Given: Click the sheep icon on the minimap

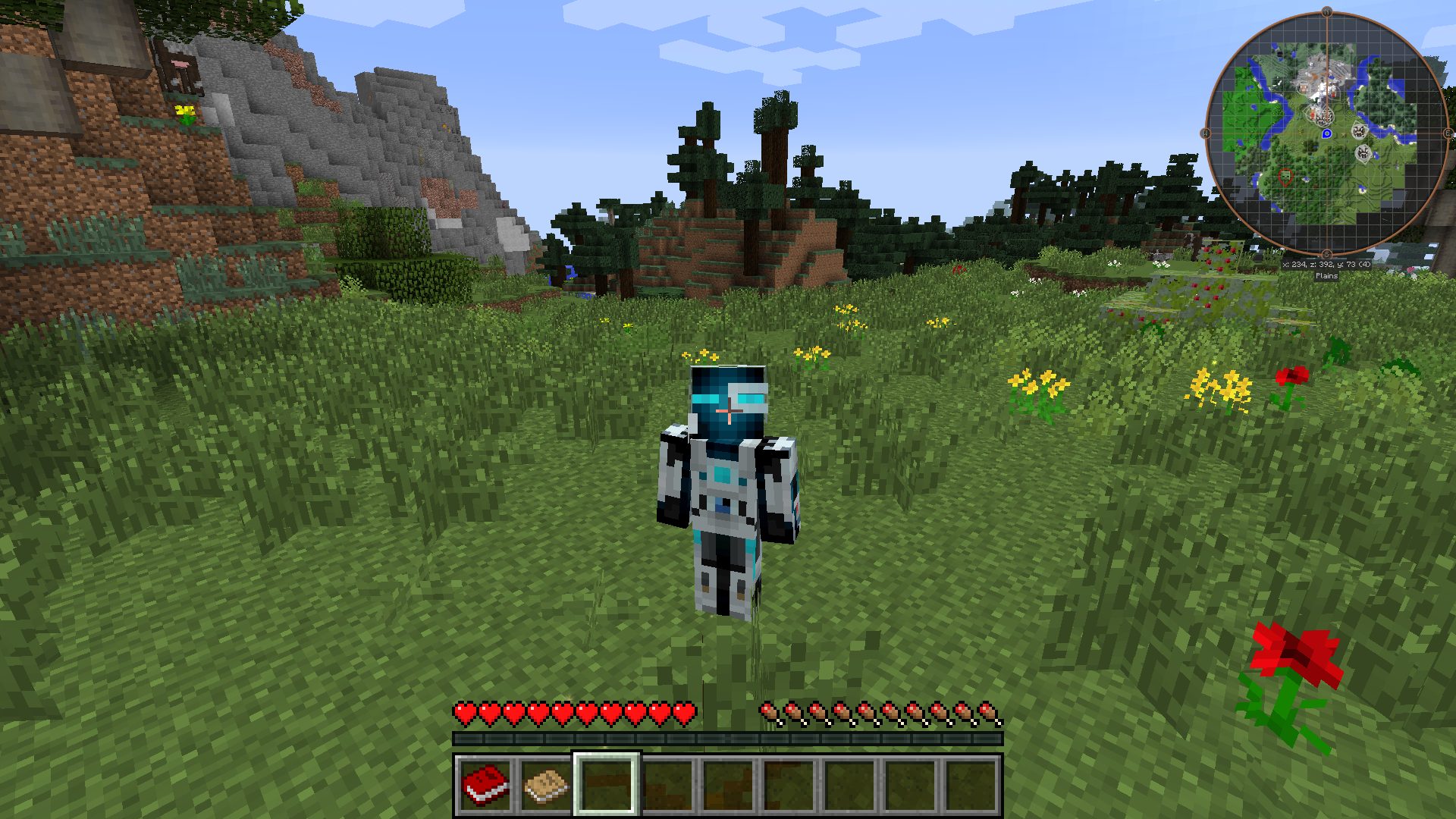Looking at the screenshot, I should (x=1303, y=89).
